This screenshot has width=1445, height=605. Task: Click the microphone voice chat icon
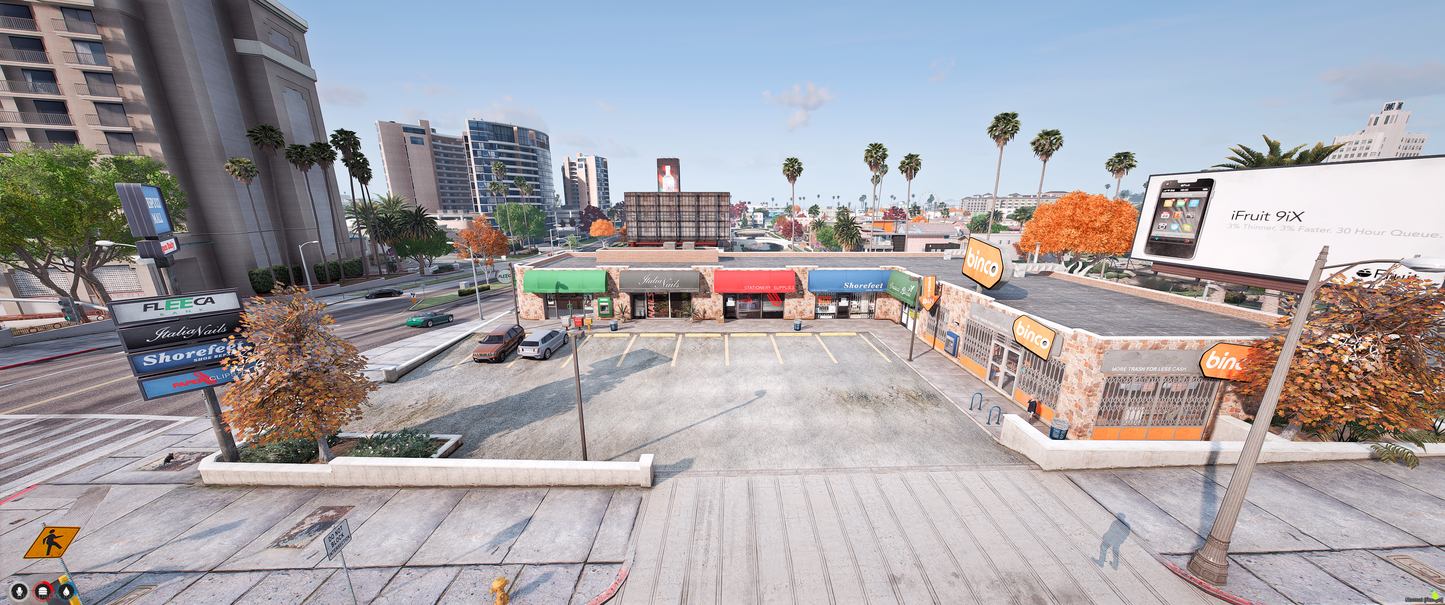coord(19,591)
